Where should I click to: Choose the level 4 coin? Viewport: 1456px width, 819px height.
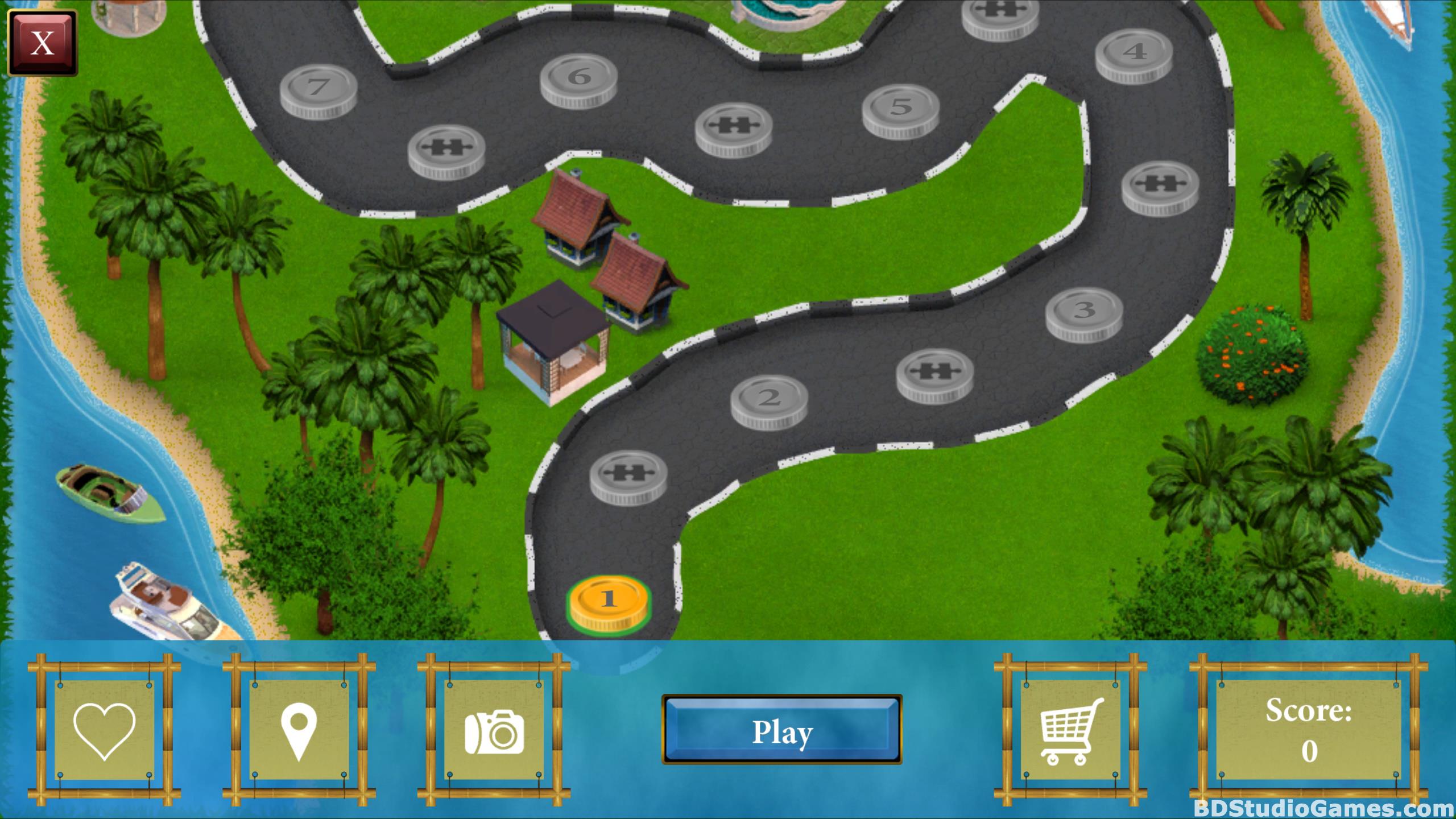pyautogui.click(x=1134, y=54)
